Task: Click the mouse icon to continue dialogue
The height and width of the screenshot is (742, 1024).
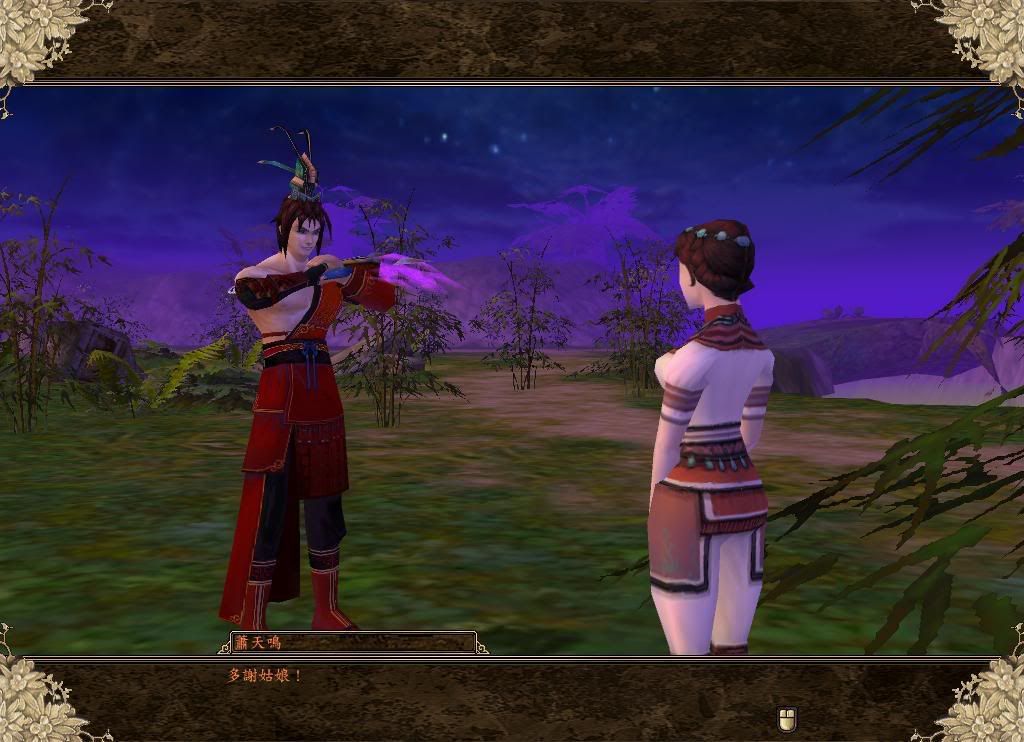Action: 787,719
